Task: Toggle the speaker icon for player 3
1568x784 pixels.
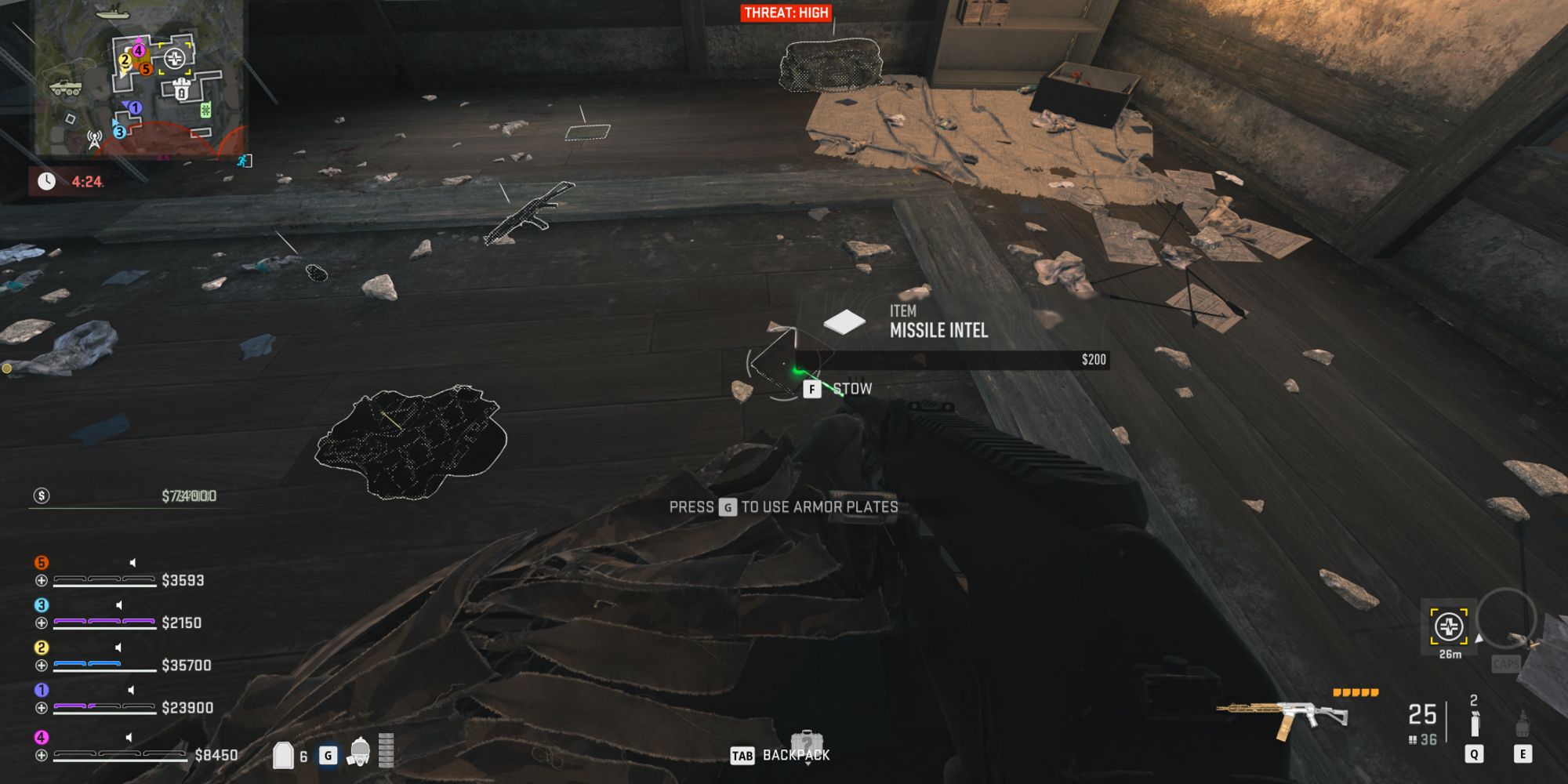Action: [x=118, y=604]
